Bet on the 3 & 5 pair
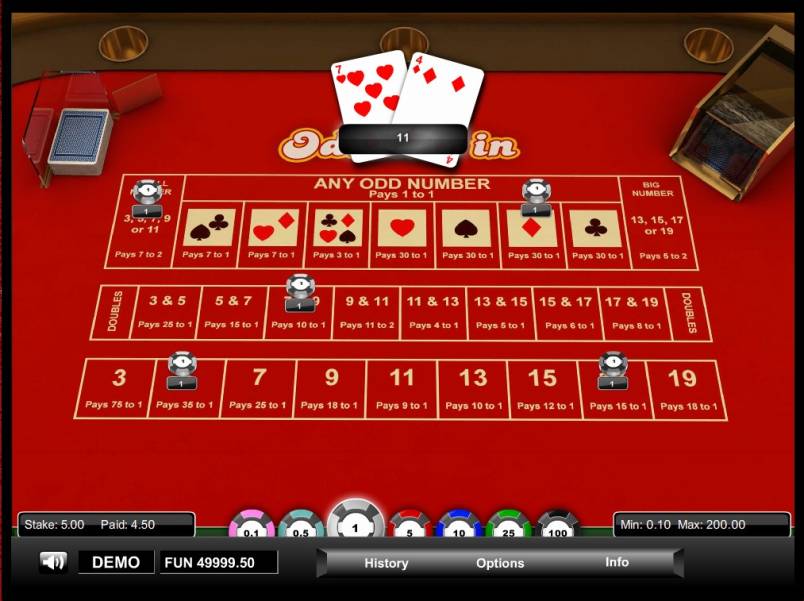 (x=166, y=313)
